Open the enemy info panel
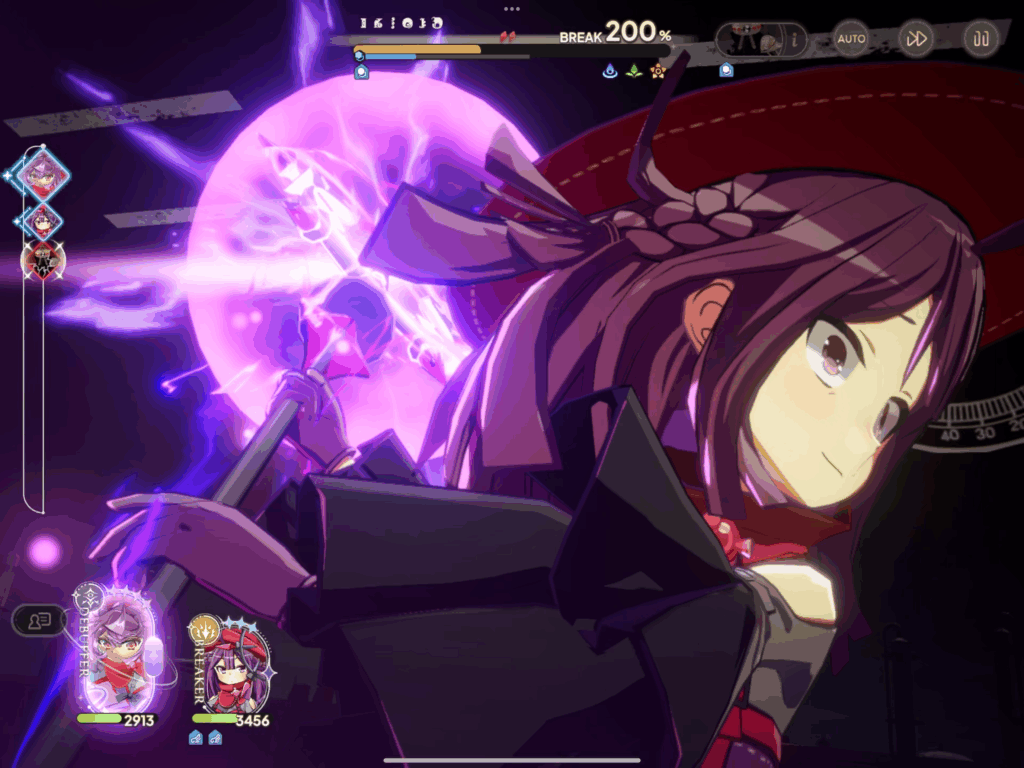 761,40
